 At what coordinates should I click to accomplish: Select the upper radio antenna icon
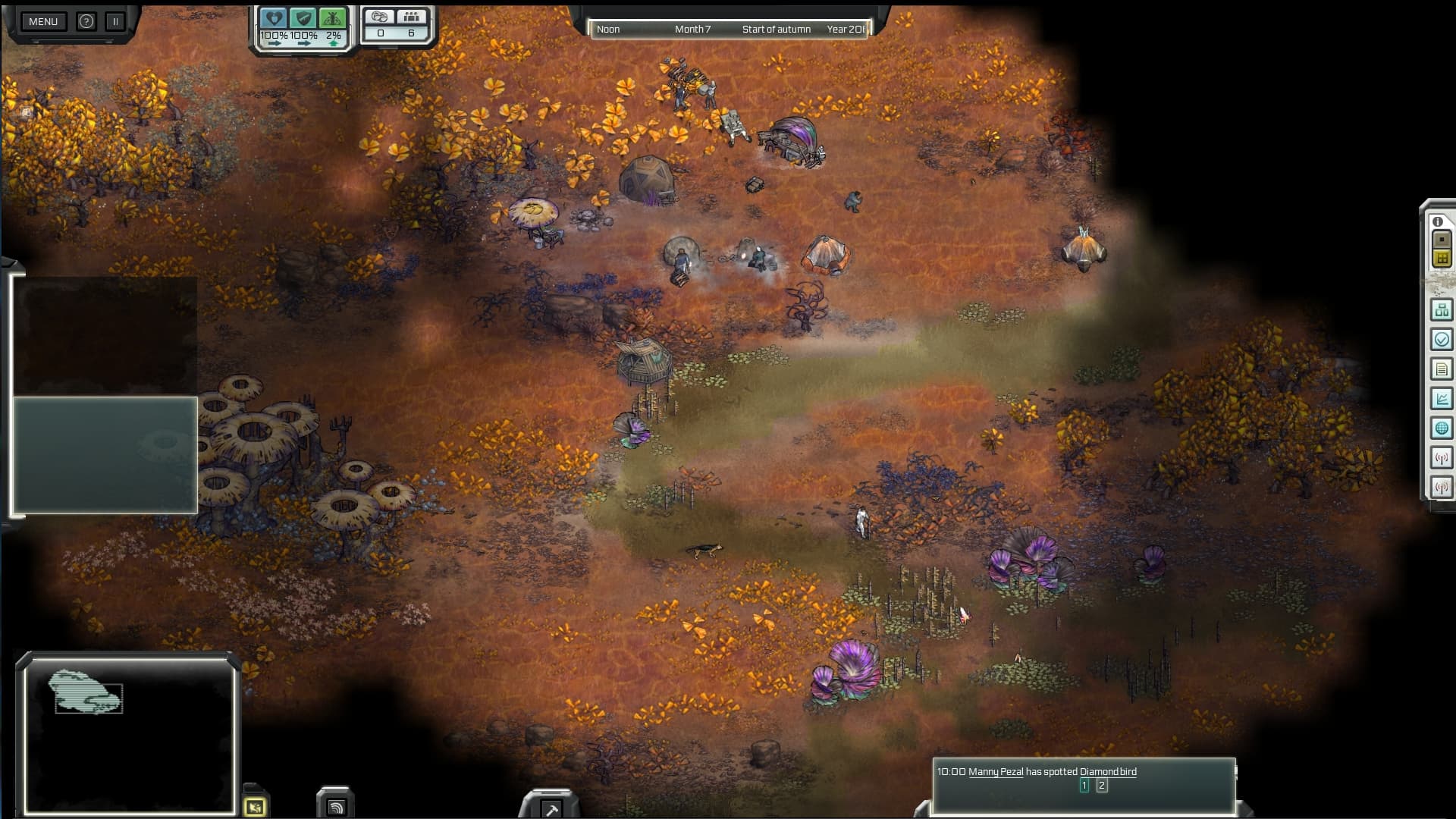point(1442,457)
